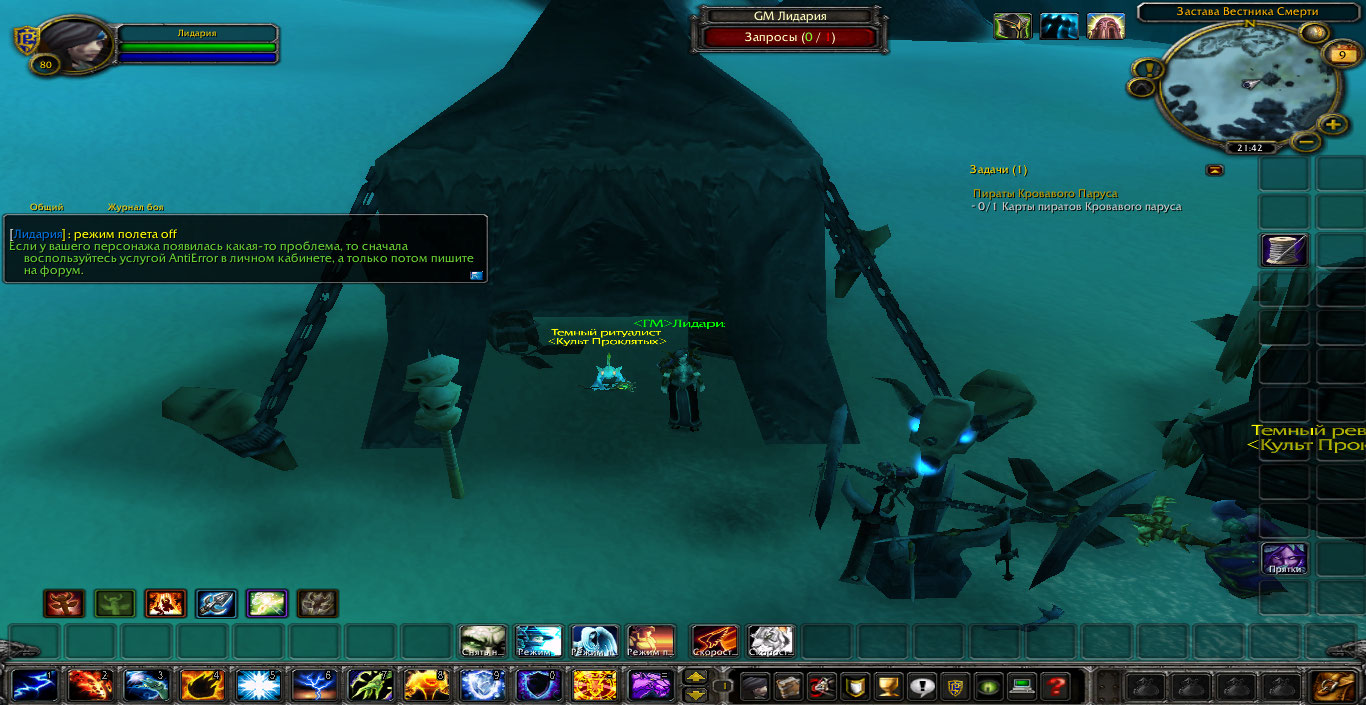Open the calendar button showing 9
Screen dimensions: 1366x705
[x=1340, y=55]
